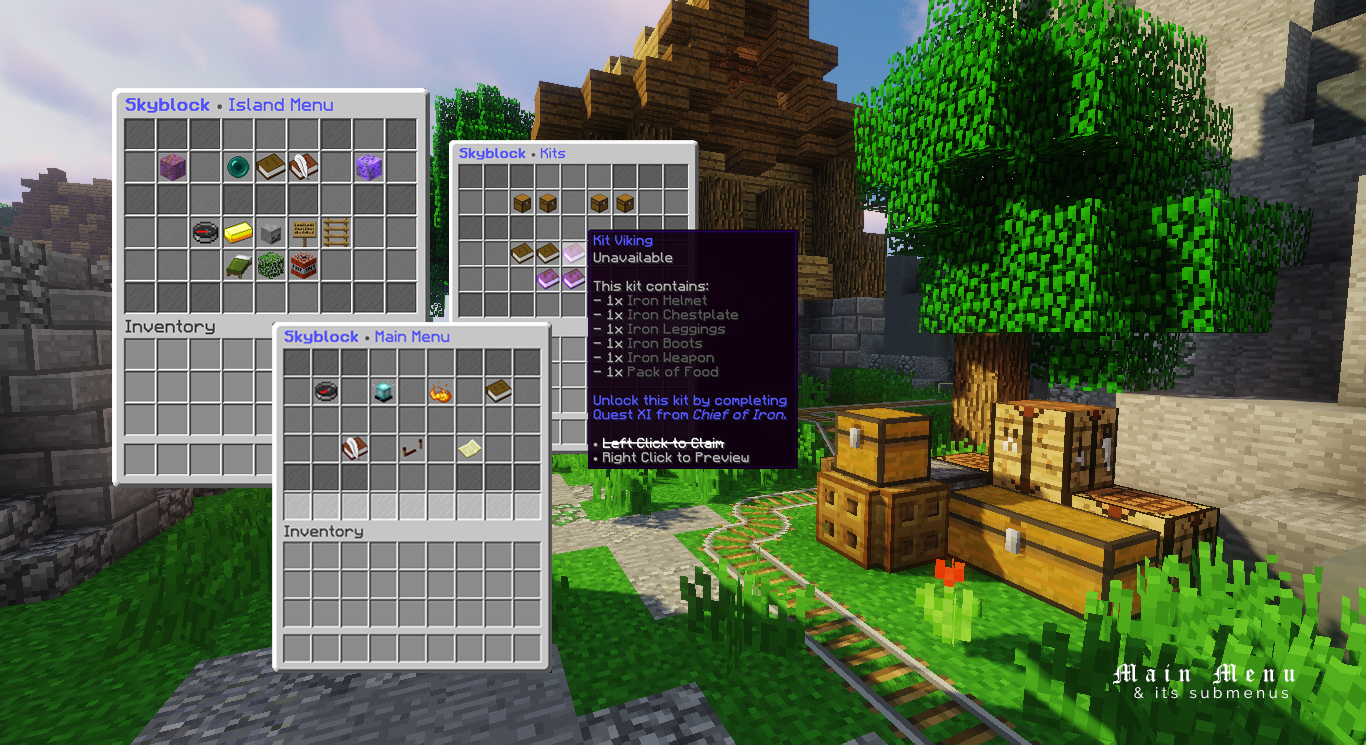Select the beacon icon in the Main Menu
Image resolution: width=1366 pixels, height=745 pixels.
pyautogui.click(x=384, y=392)
